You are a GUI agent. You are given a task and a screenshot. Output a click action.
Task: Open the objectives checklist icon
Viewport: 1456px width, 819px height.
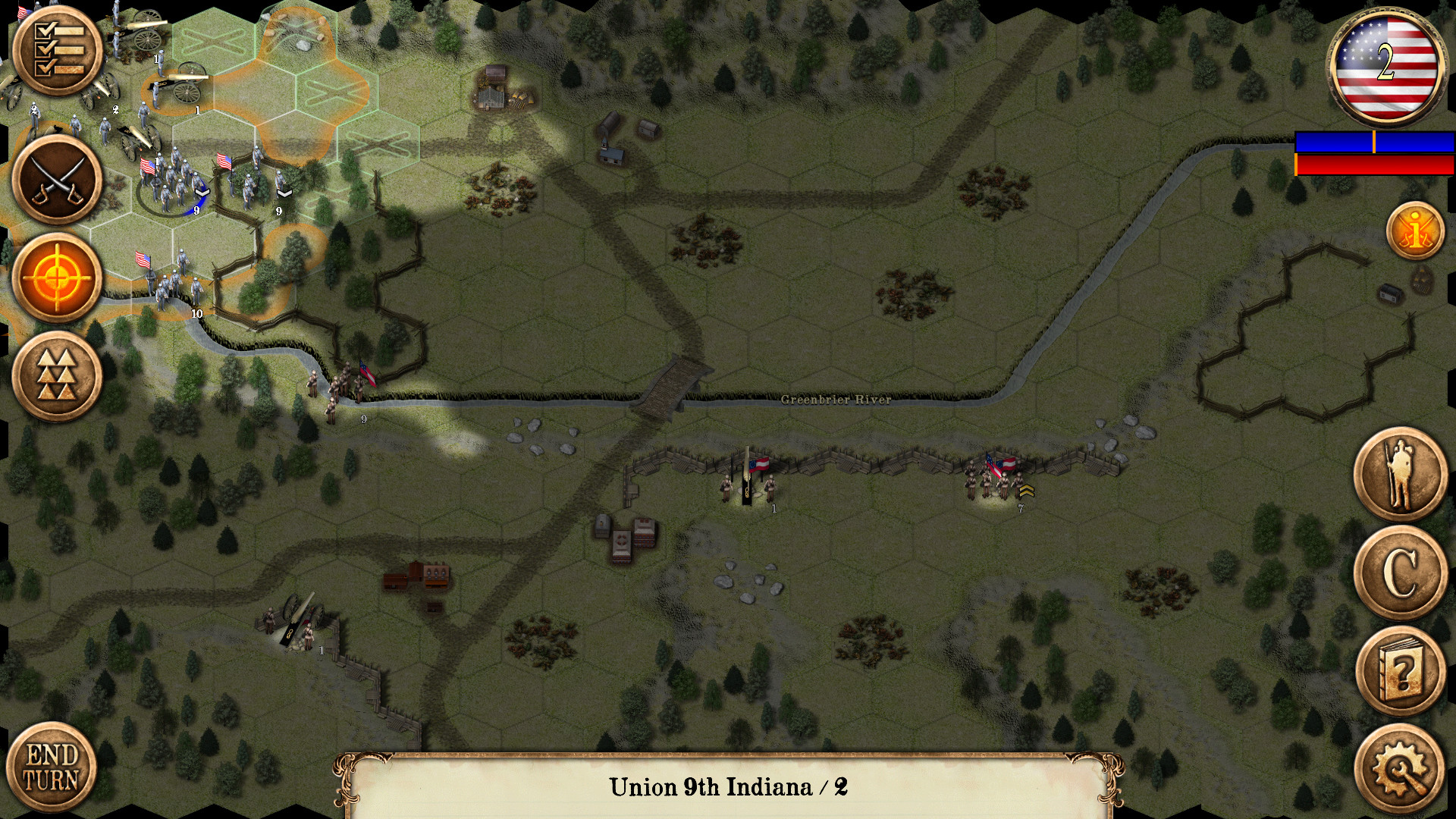point(57,49)
